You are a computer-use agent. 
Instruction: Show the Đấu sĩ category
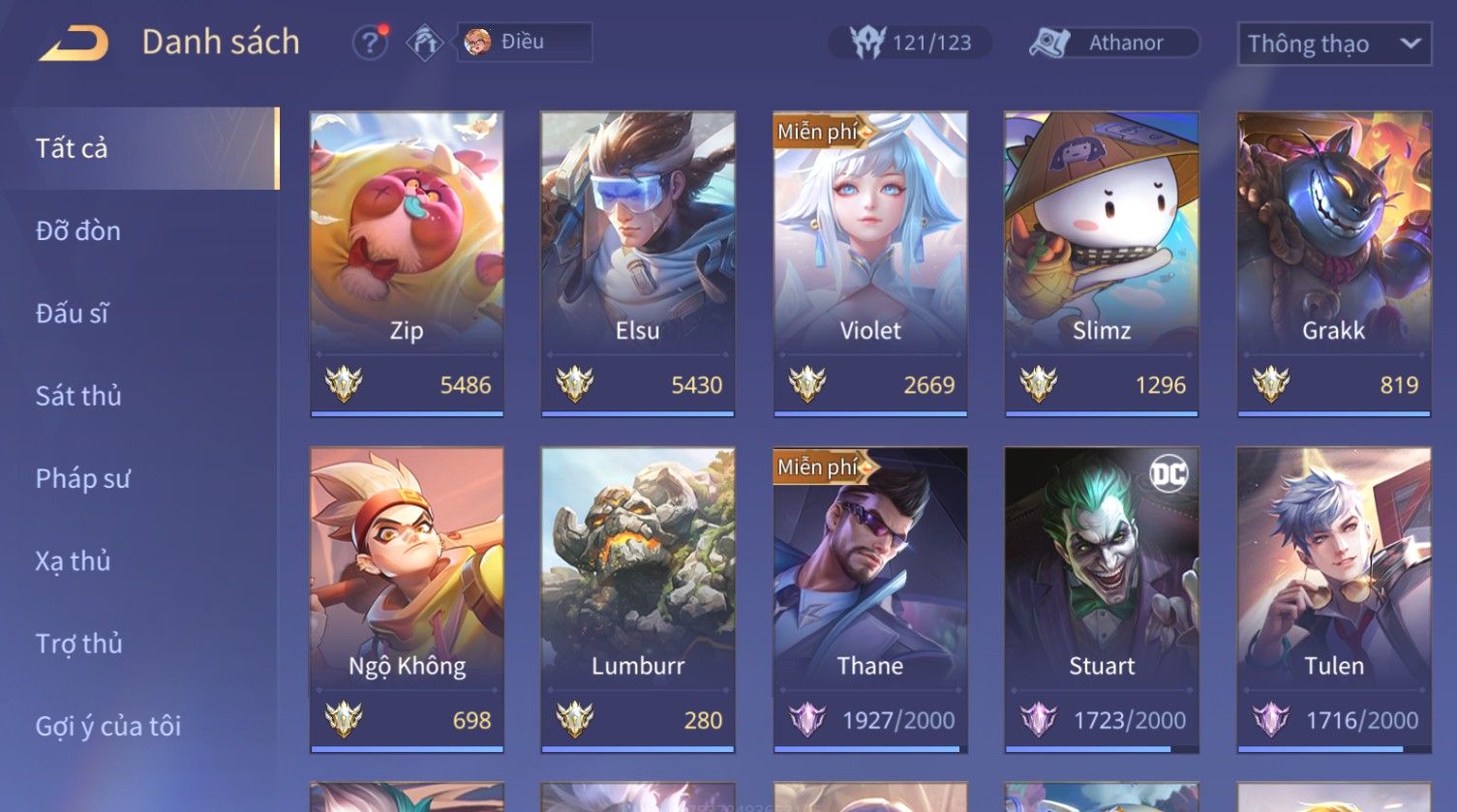coord(73,314)
